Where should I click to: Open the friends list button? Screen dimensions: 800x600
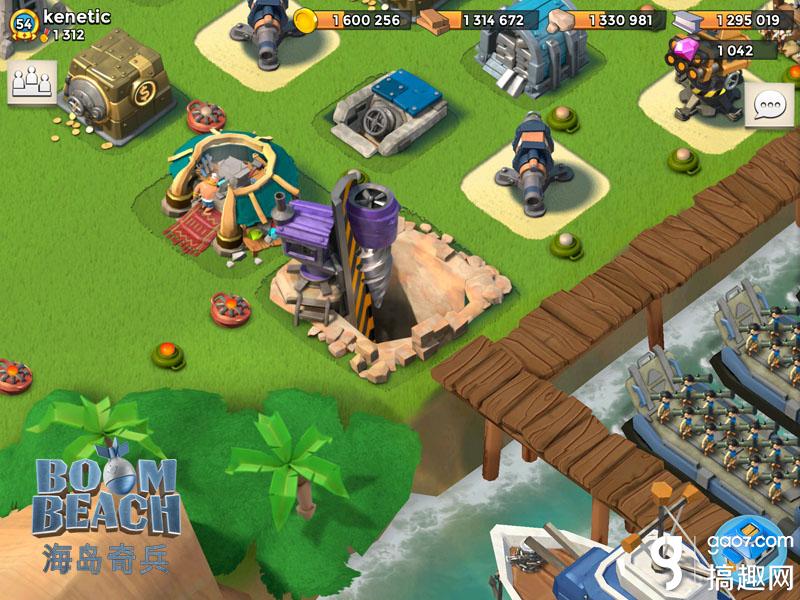pyautogui.click(x=32, y=81)
